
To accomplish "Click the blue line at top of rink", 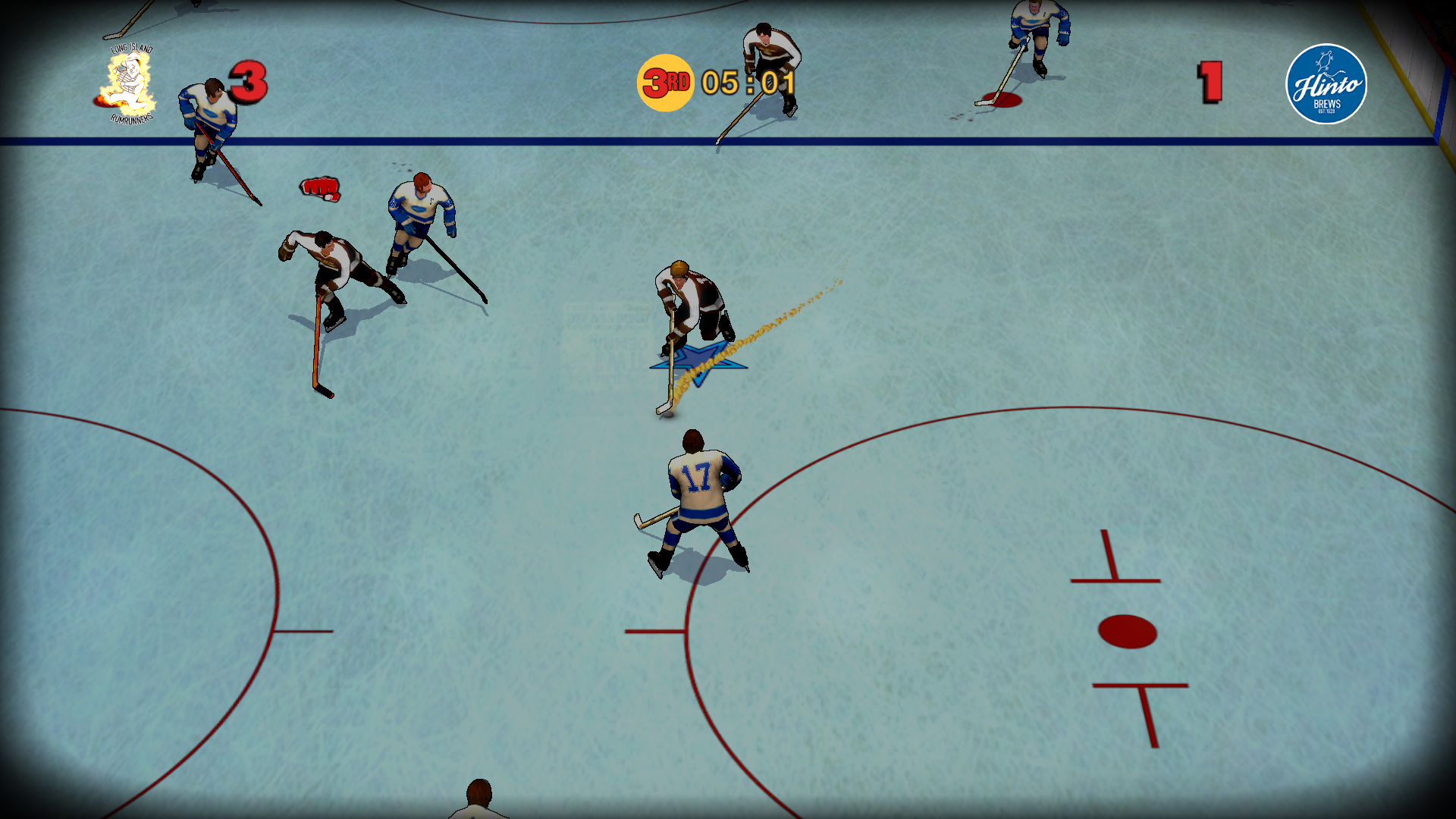I will tap(531, 139).
